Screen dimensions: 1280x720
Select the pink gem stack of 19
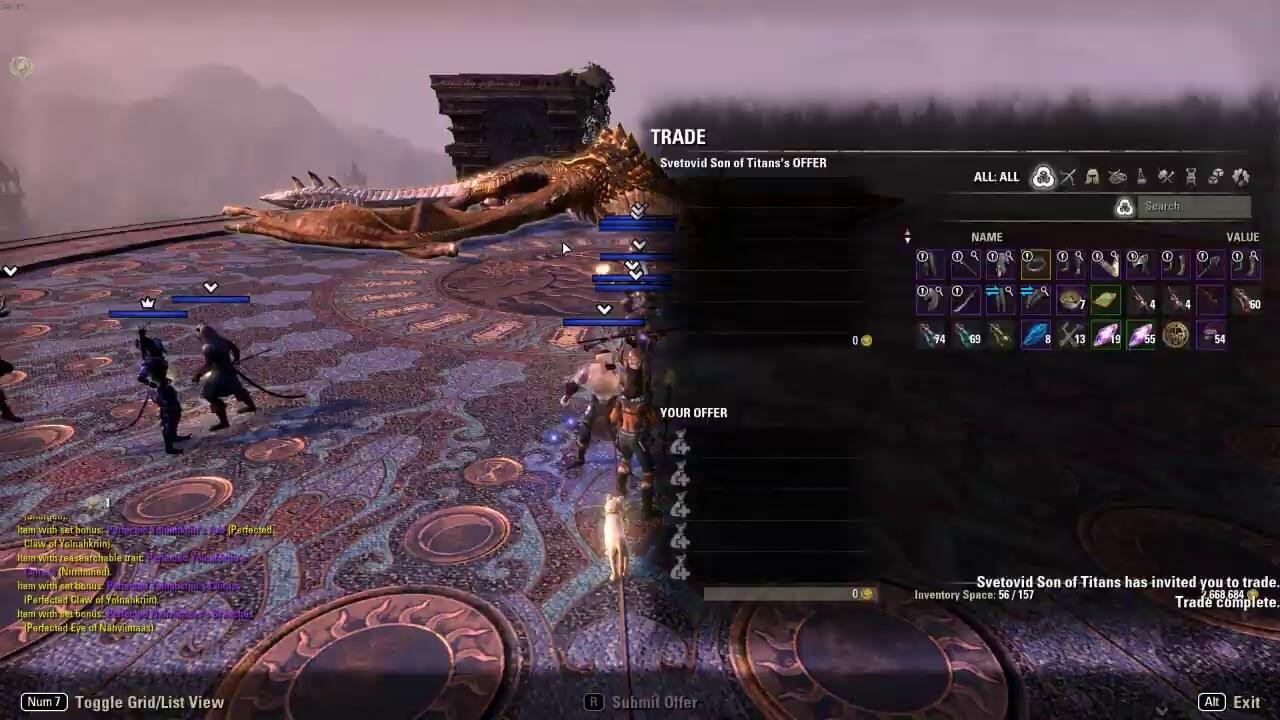point(1106,335)
